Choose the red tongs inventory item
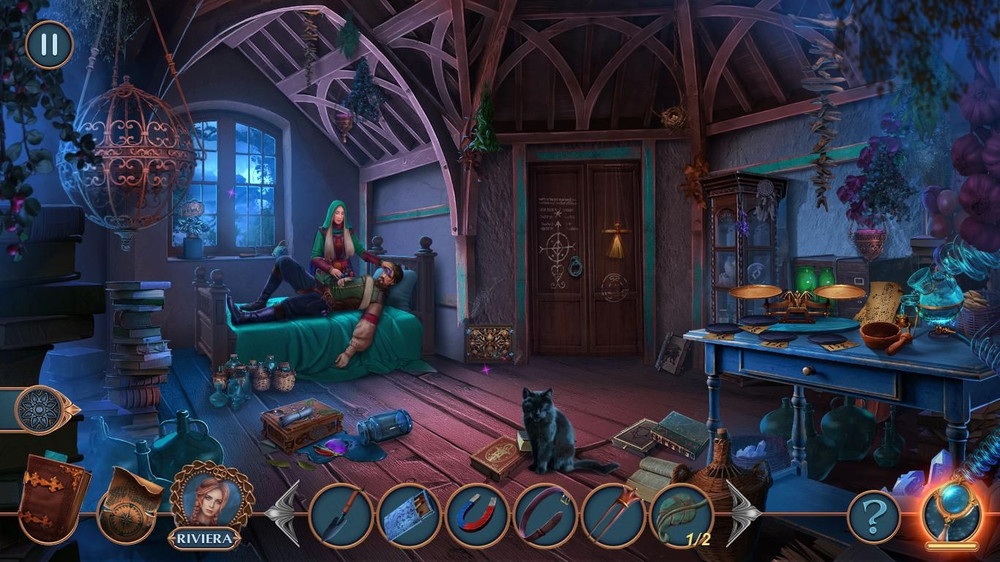The image size is (1000, 562). pyautogui.click(x=613, y=514)
